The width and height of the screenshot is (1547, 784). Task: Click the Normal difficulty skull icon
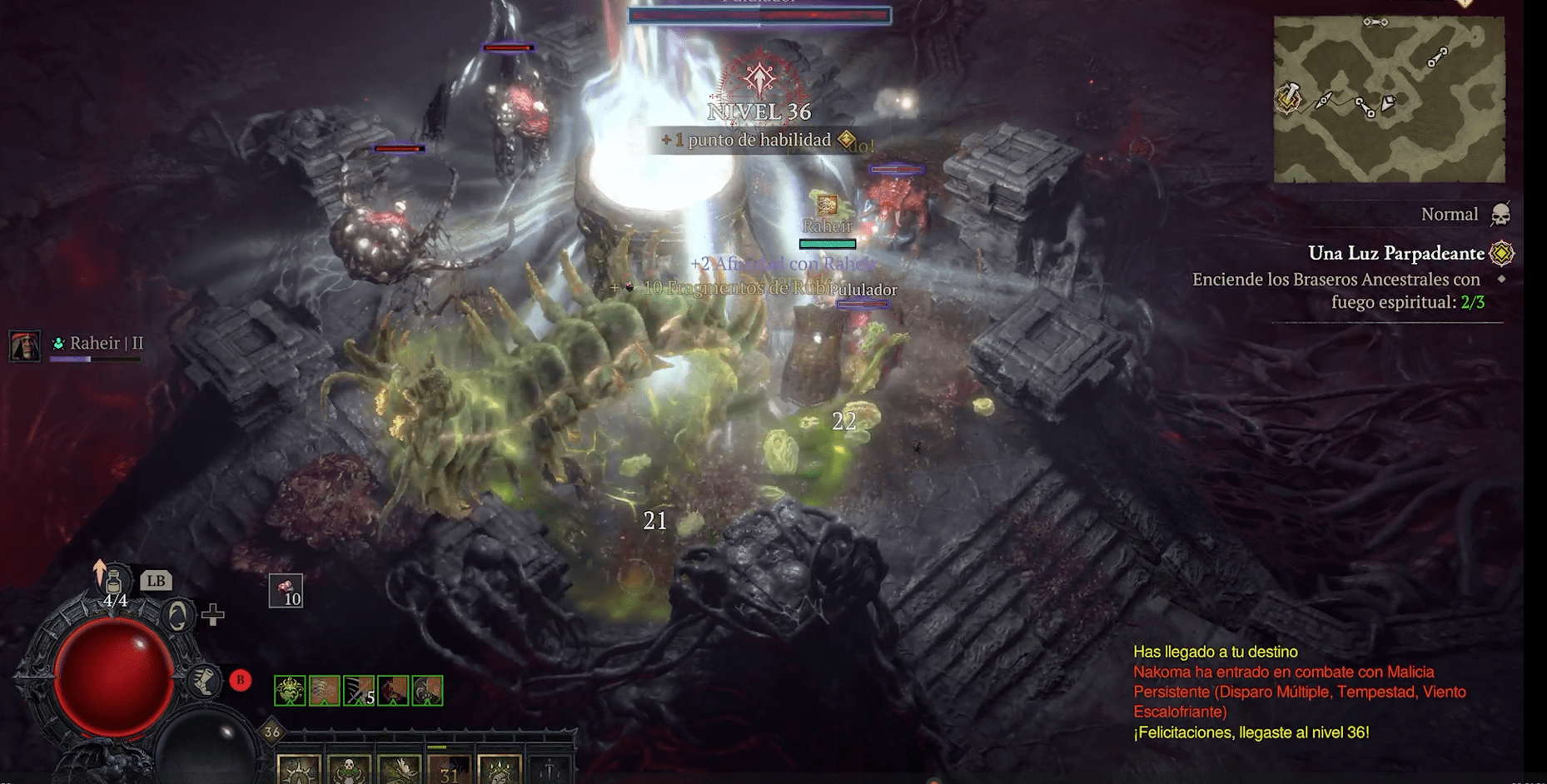(x=1500, y=215)
